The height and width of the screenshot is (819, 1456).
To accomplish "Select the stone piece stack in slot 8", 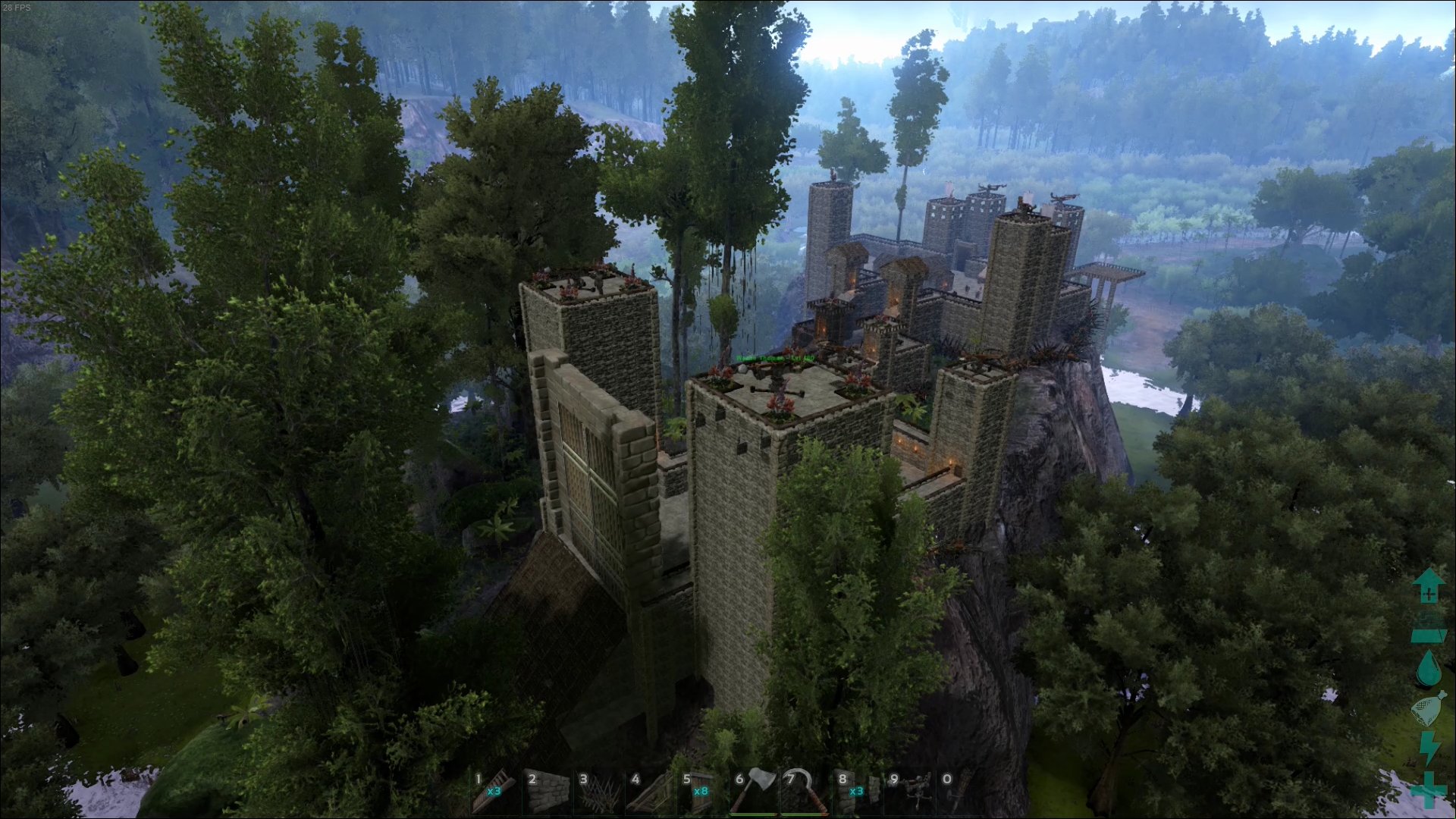I will pyautogui.click(x=858, y=792).
